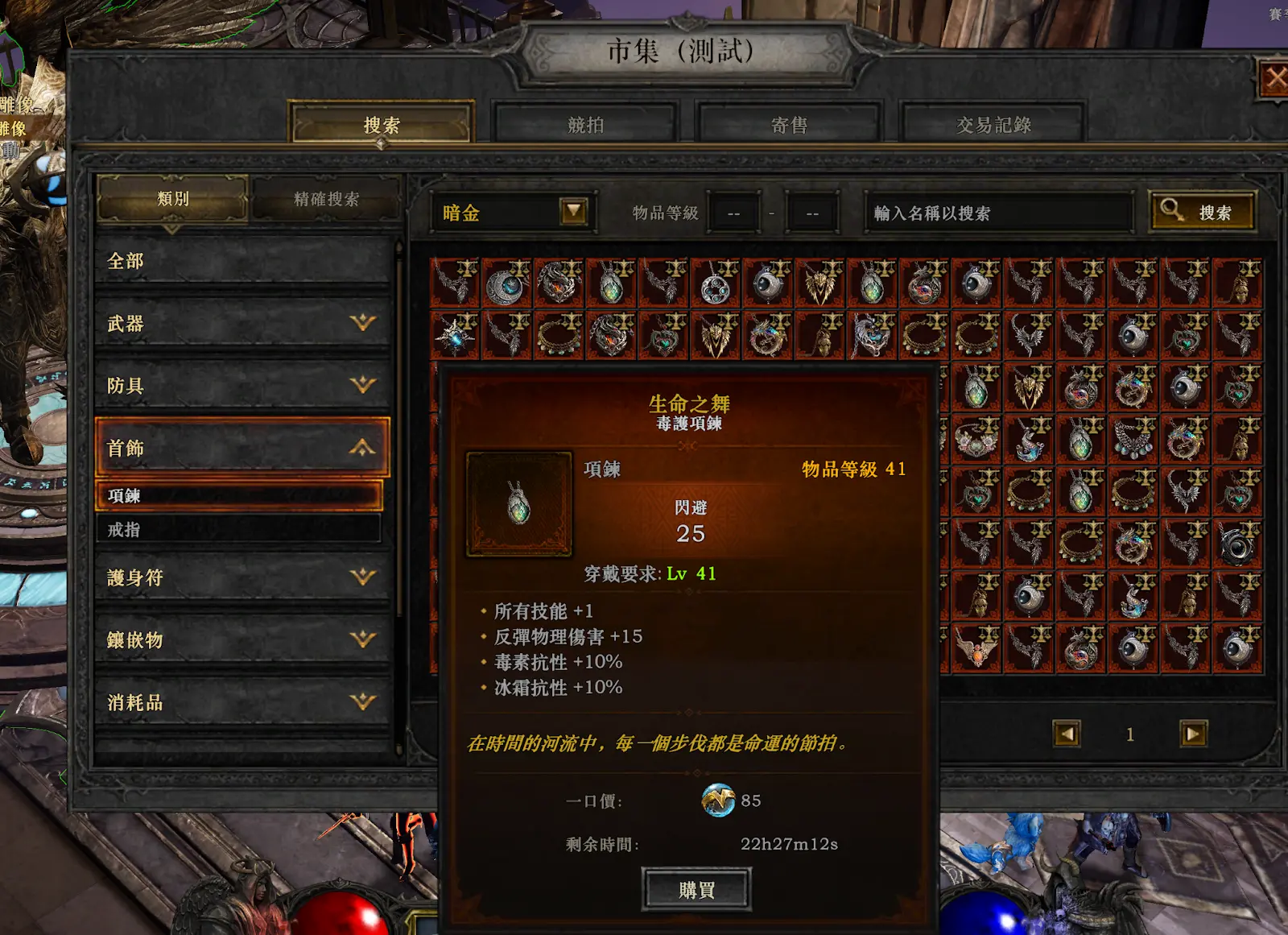This screenshot has height=935, width=1288.
Task: Run the search with the 搜索 button
Action: (x=1202, y=213)
